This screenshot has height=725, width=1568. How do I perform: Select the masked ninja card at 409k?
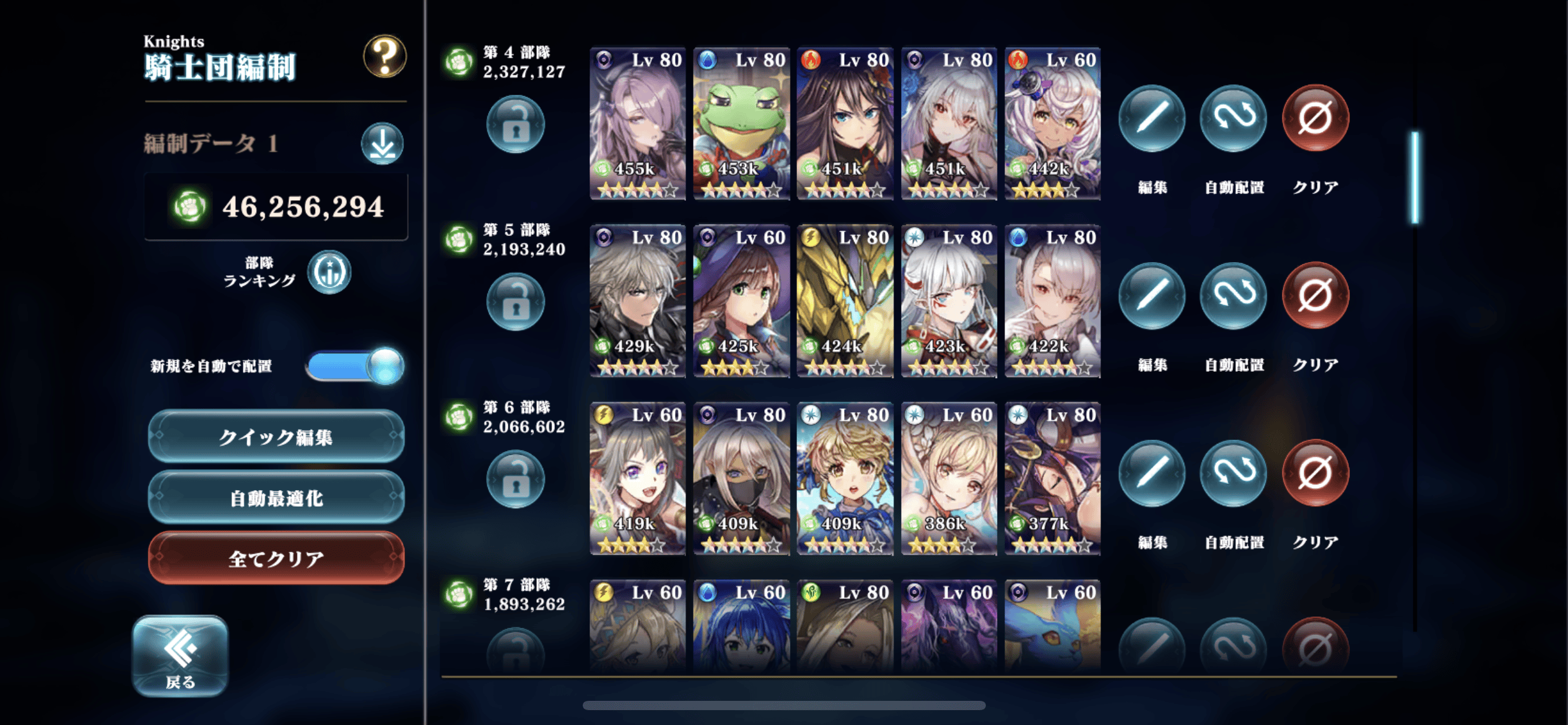[x=741, y=478]
